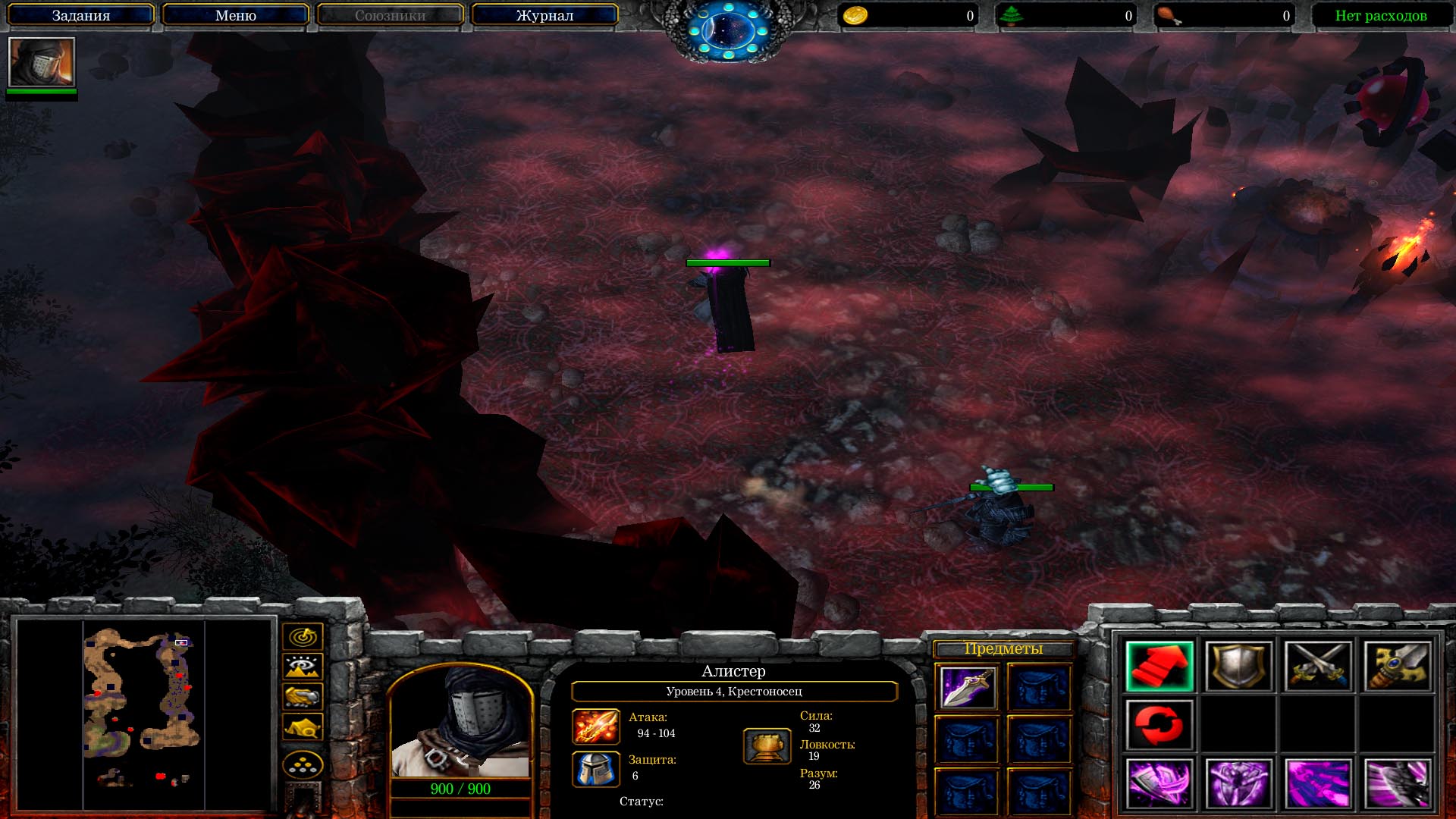Open the Задания quests menu
The image size is (1456, 819).
tap(81, 15)
